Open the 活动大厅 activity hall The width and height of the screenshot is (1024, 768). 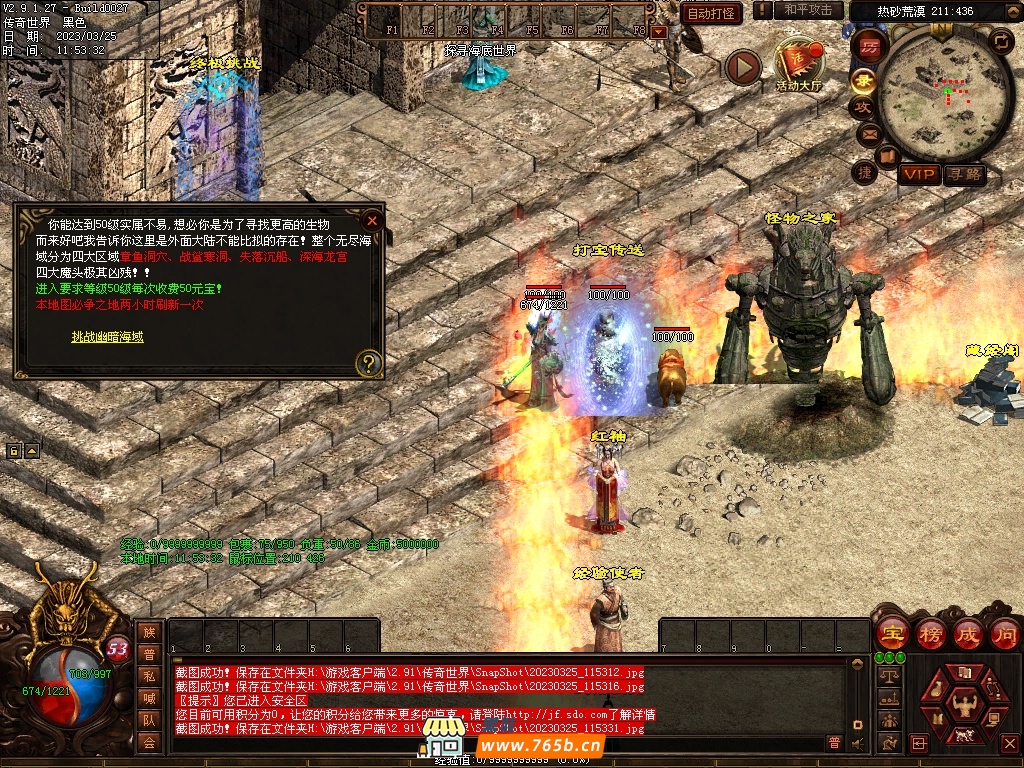(799, 64)
